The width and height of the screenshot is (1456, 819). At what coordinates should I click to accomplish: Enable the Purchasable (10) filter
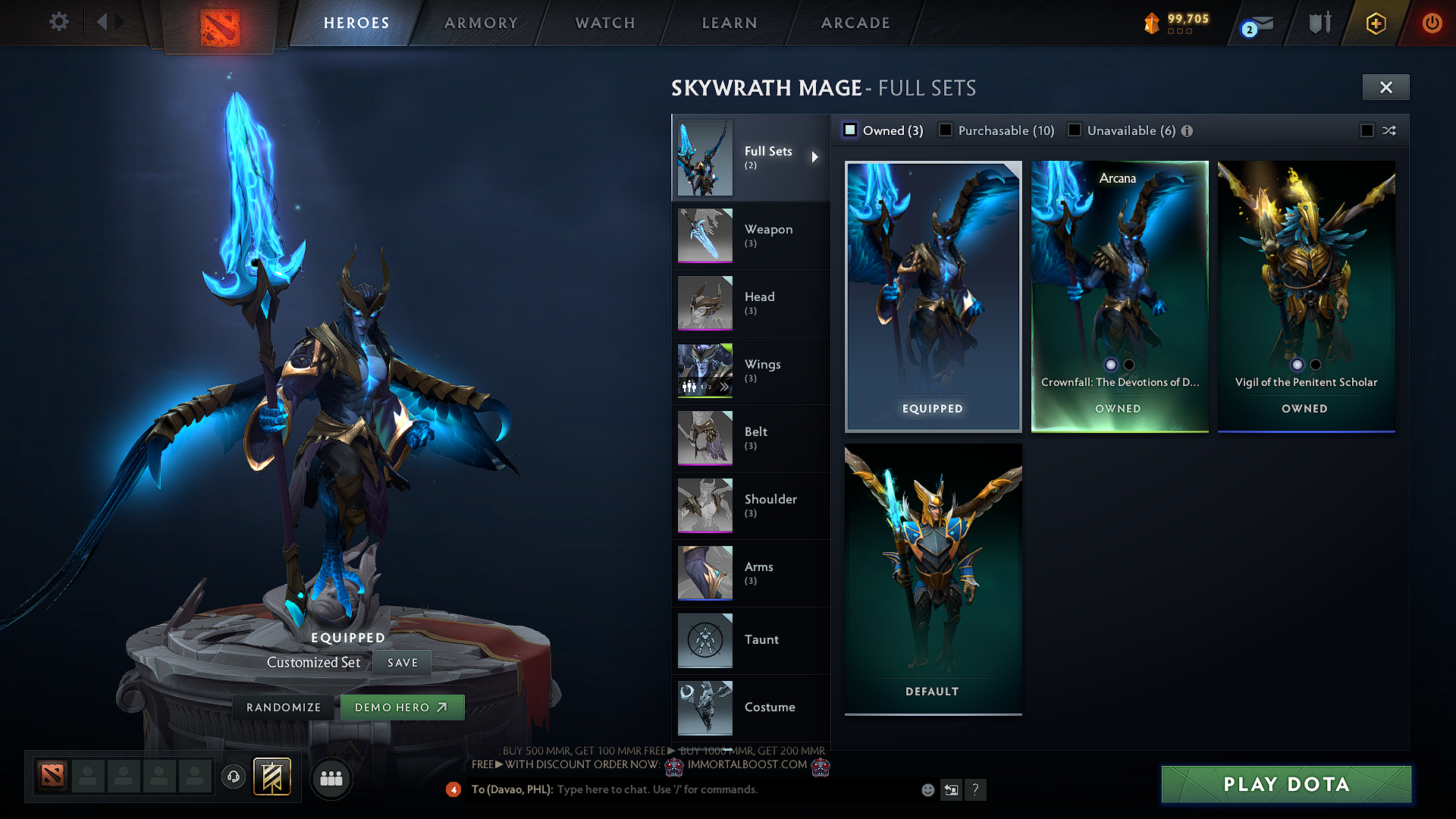[x=946, y=130]
